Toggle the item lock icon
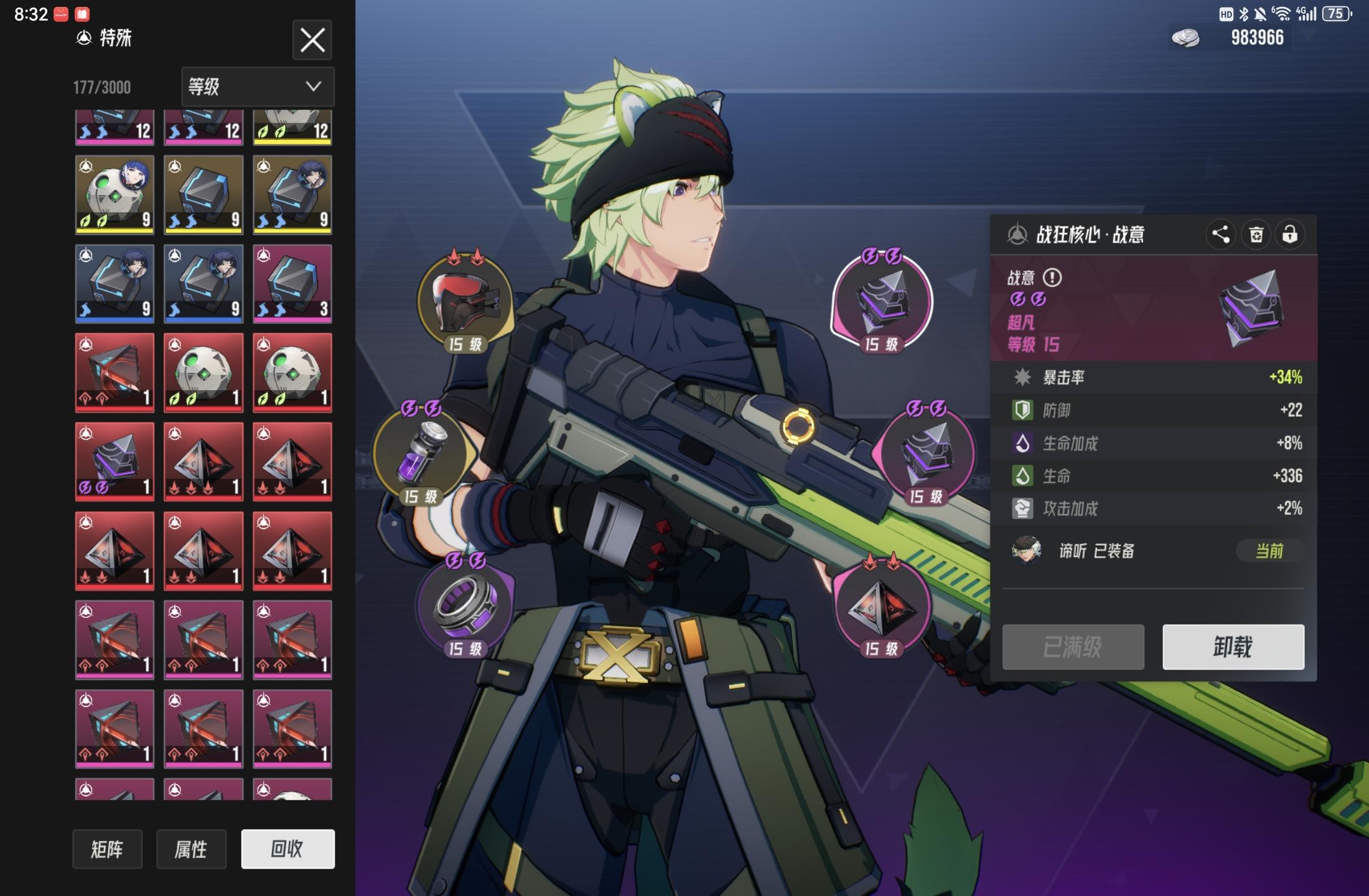Image resolution: width=1369 pixels, height=896 pixels. (x=1289, y=235)
